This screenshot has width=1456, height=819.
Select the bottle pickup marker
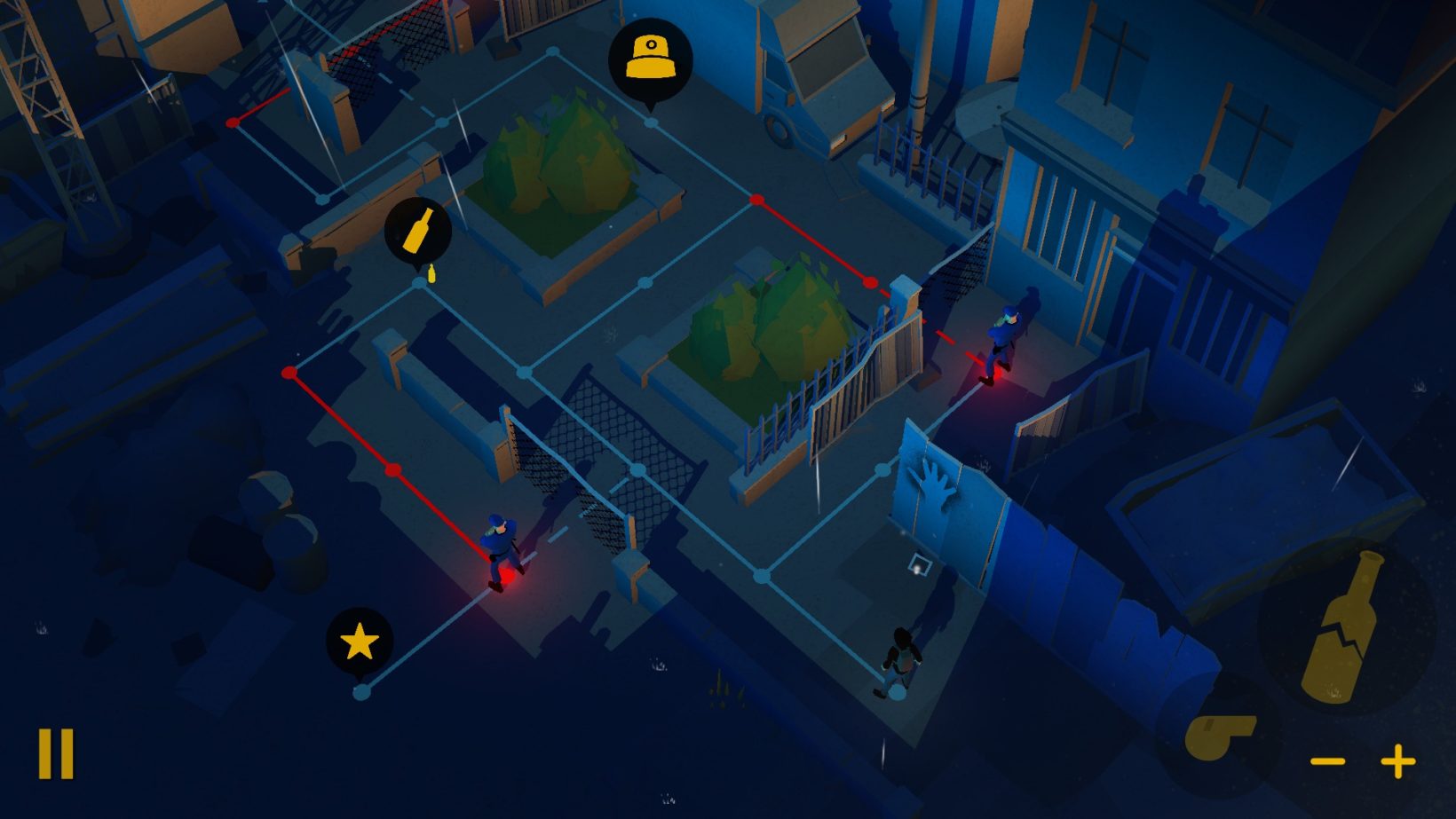click(418, 231)
